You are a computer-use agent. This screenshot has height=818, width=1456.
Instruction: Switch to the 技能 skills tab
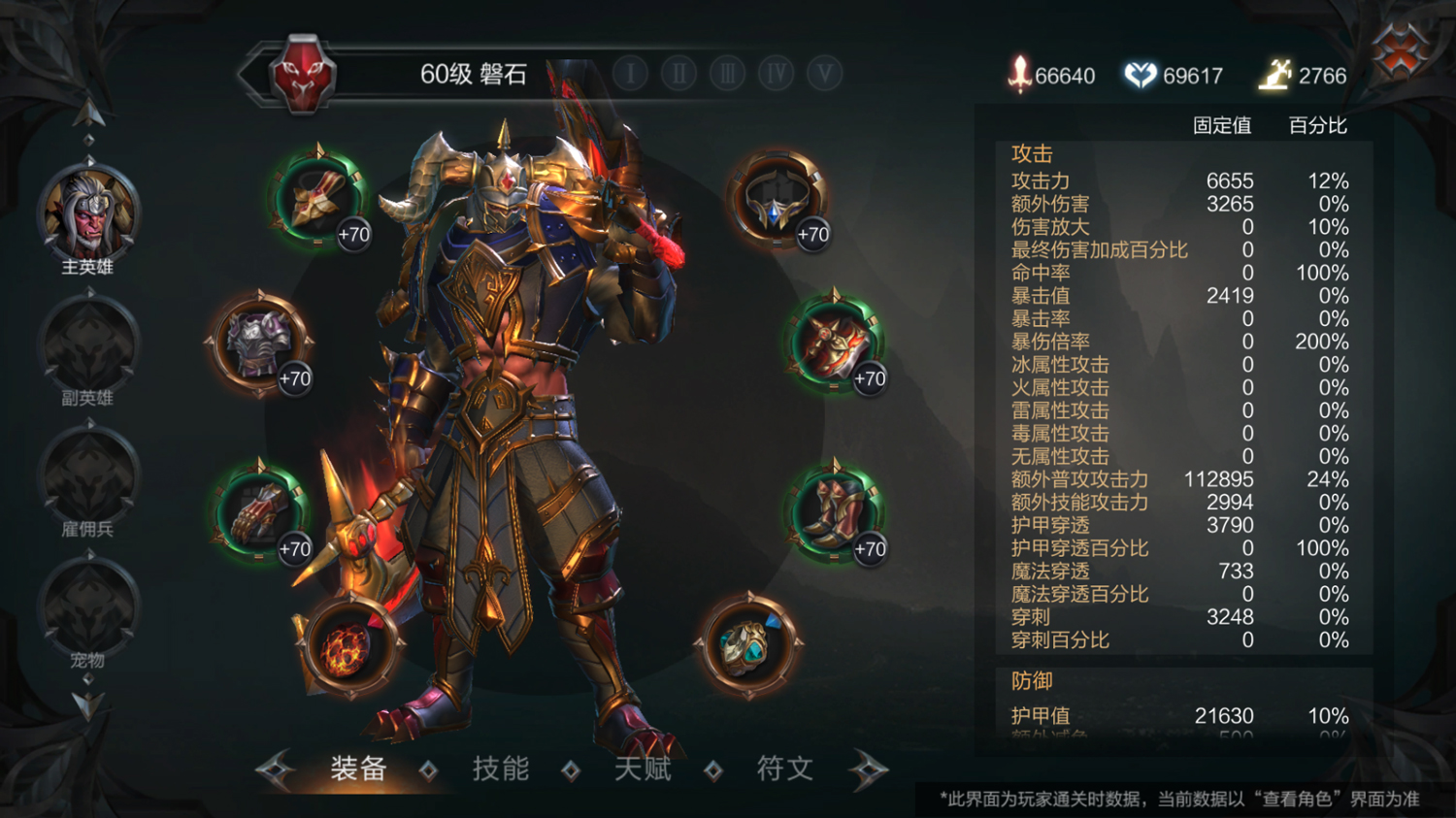(x=500, y=769)
